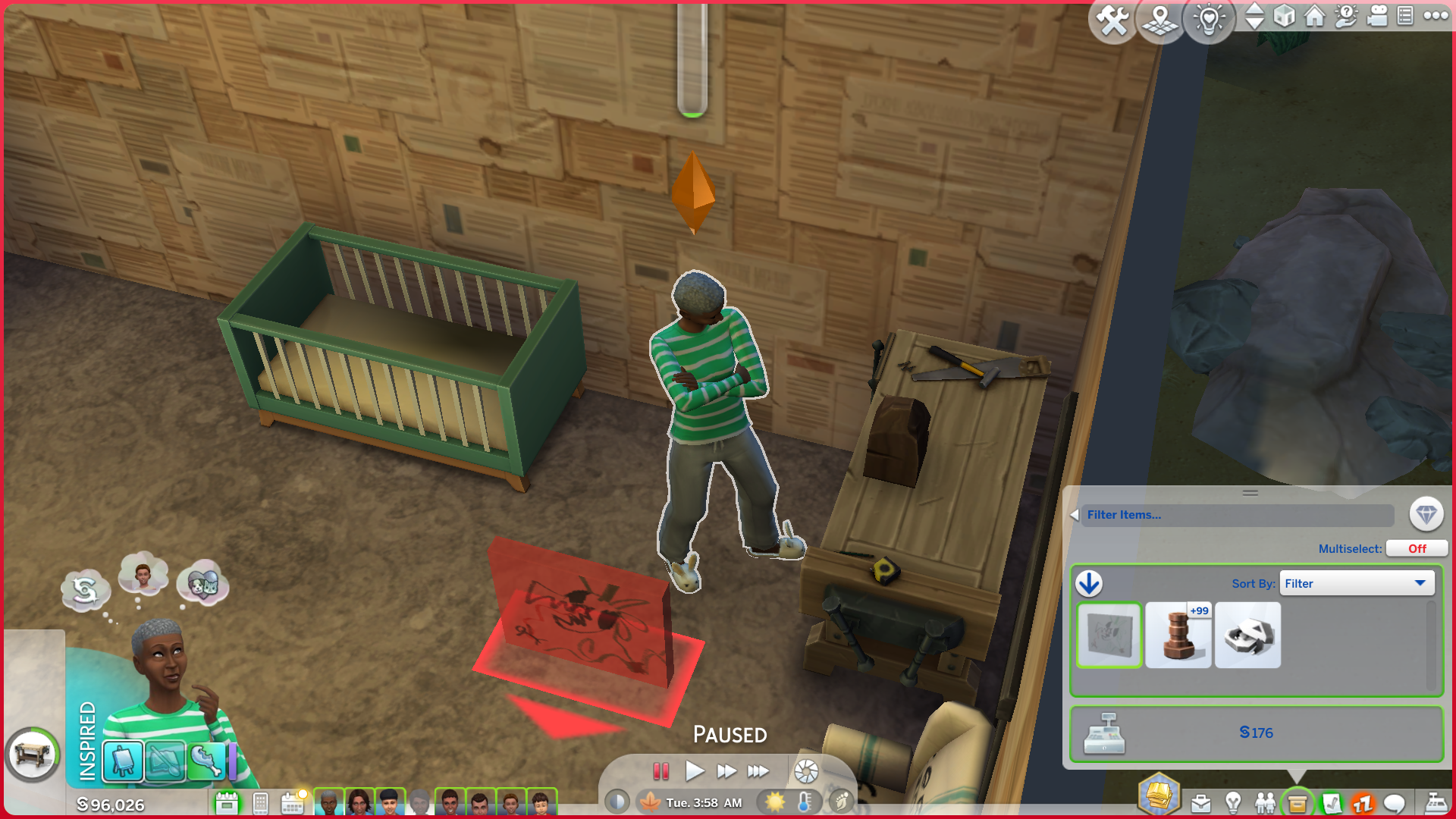1456x819 pixels.
Task: Open the calendar panel
Action: (x=292, y=803)
